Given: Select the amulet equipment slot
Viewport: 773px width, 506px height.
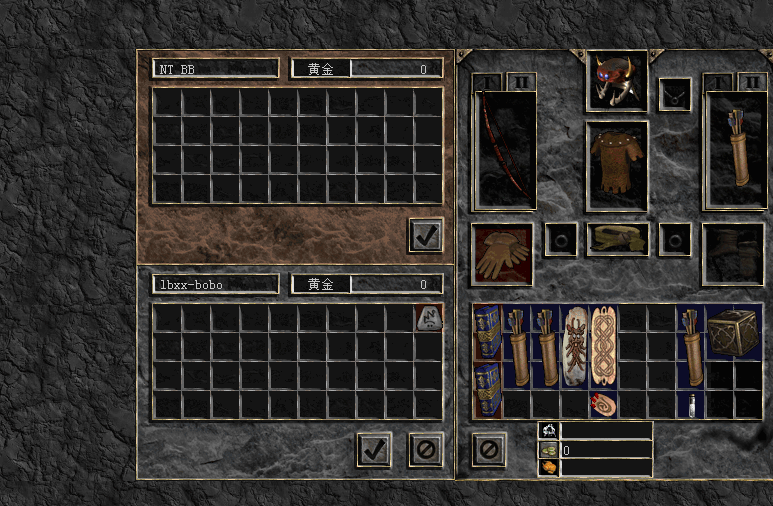Looking at the screenshot, I should [675, 94].
